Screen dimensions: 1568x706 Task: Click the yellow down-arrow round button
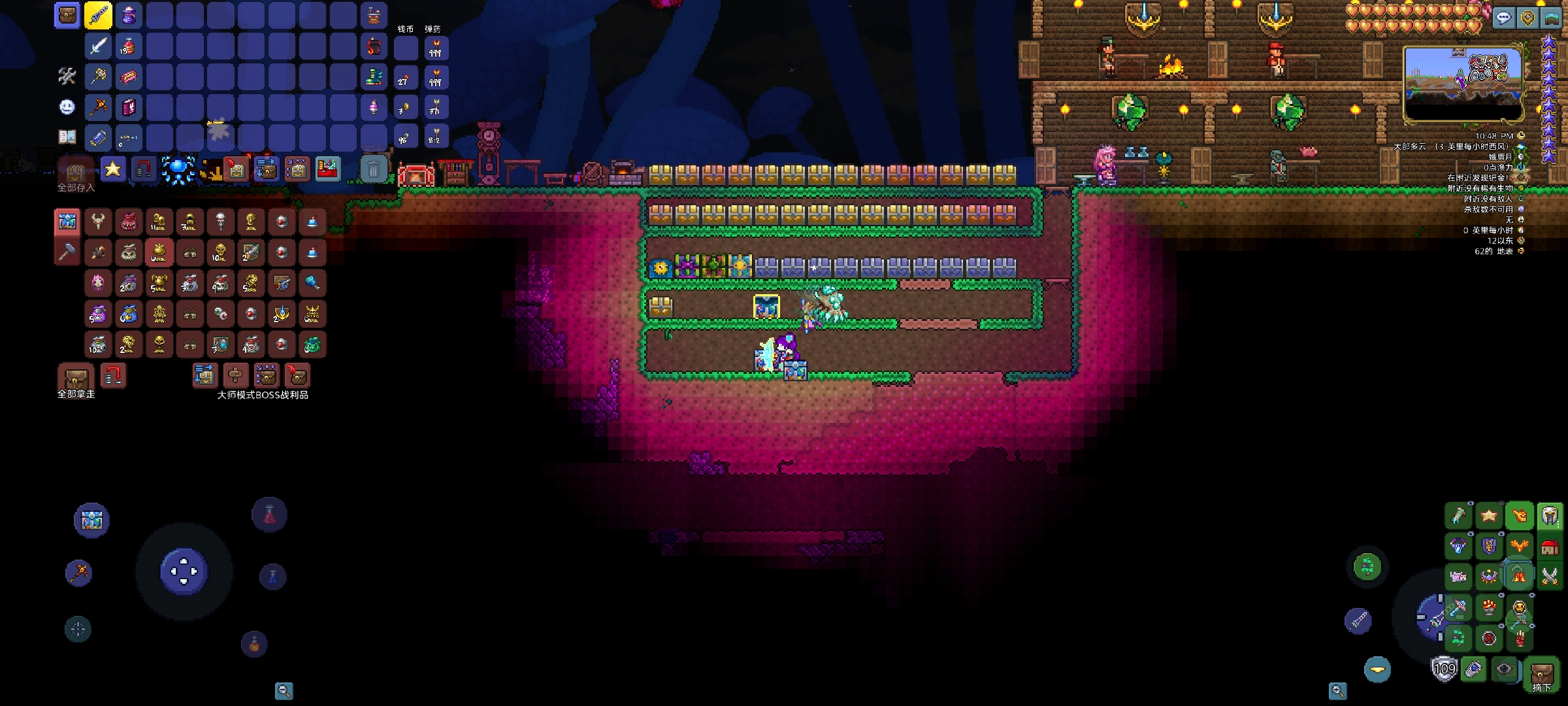tap(1377, 669)
